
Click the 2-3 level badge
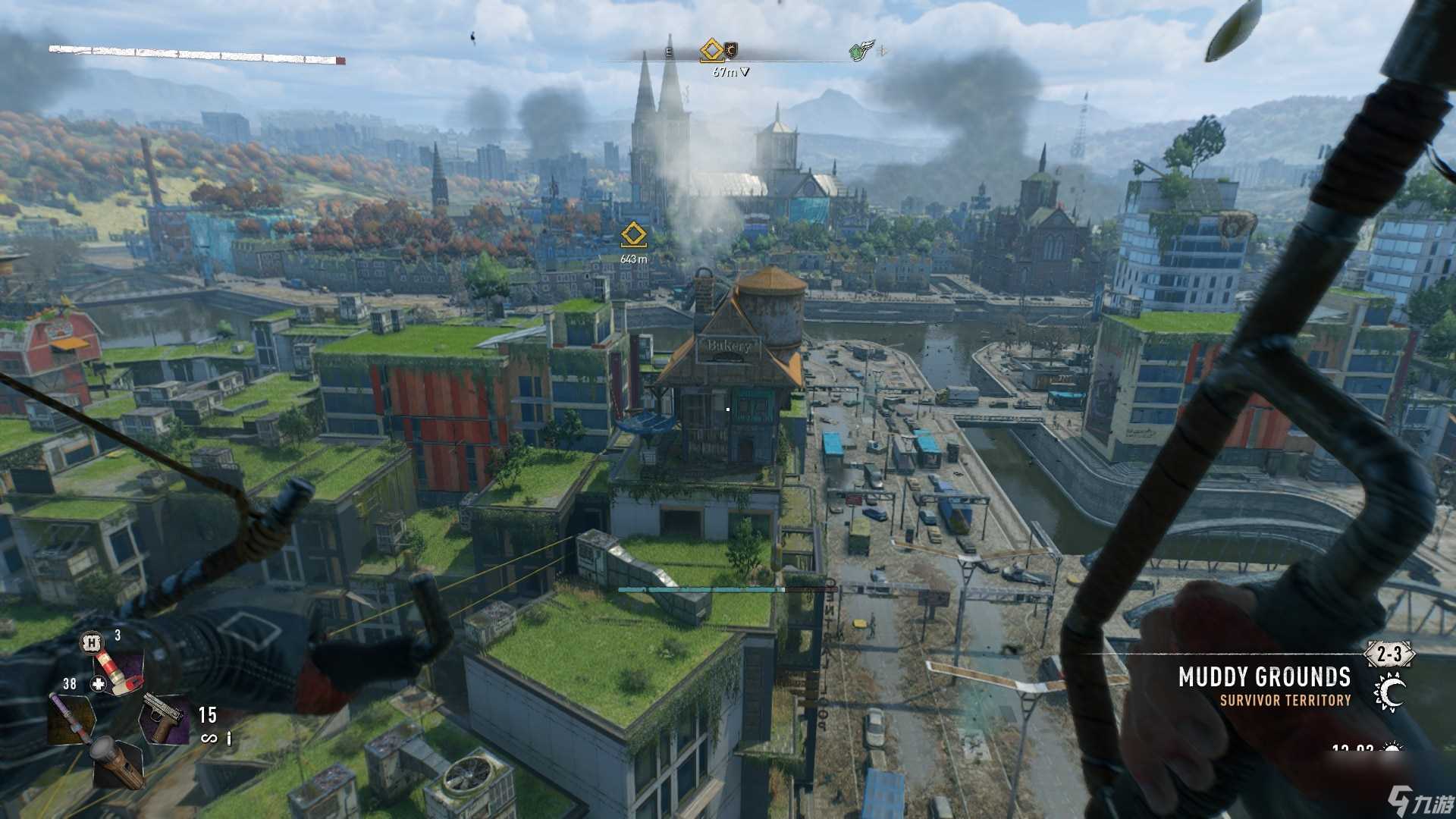(1389, 654)
